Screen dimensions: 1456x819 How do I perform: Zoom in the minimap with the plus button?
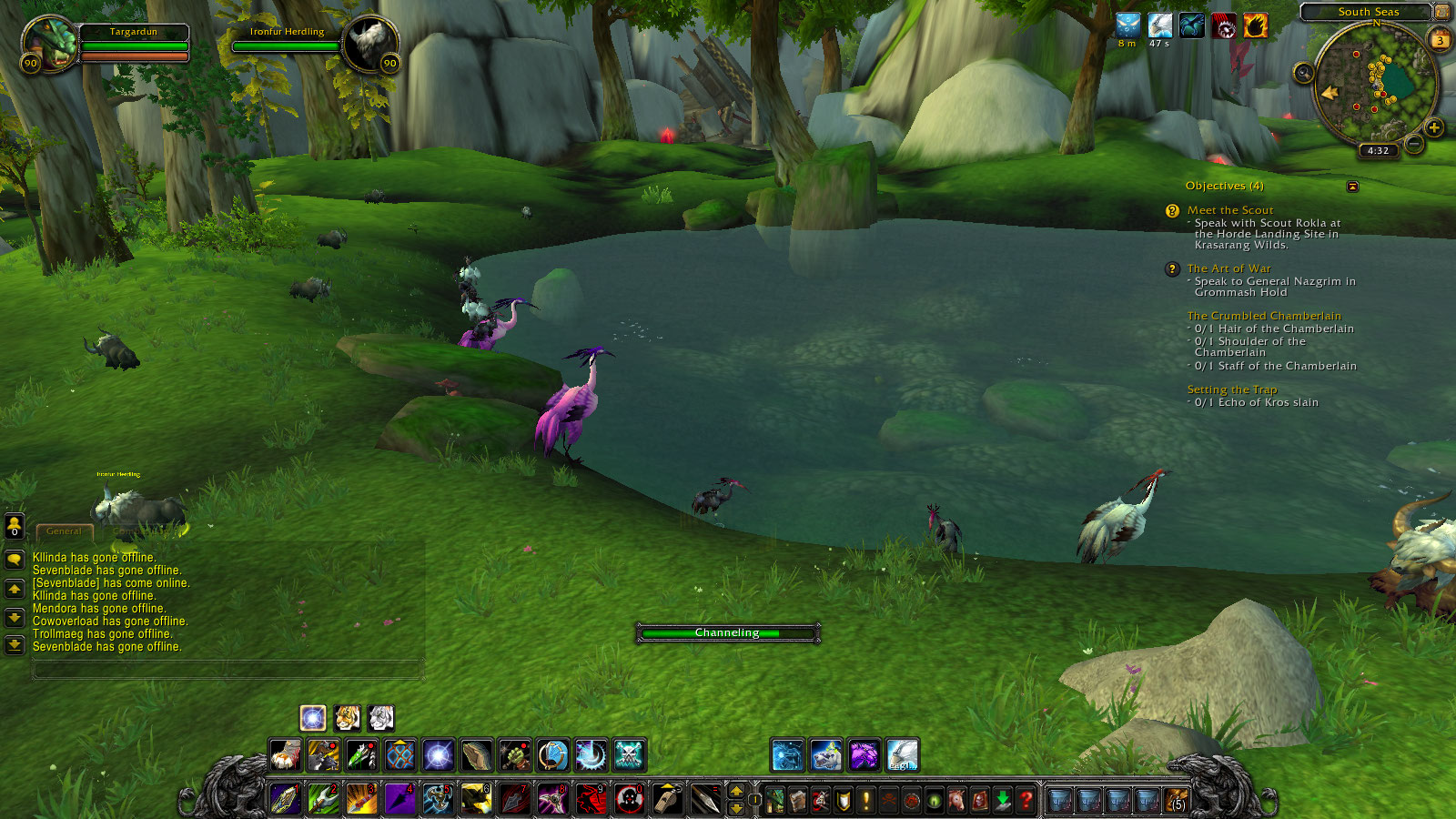tap(1434, 127)
